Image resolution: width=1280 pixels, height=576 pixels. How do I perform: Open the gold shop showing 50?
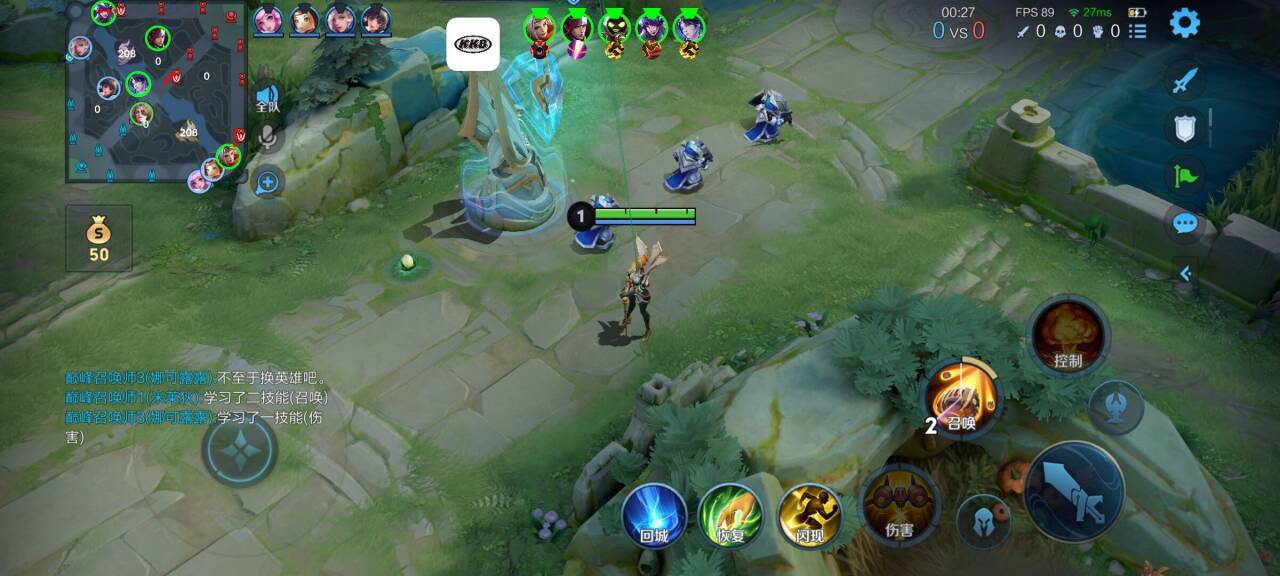pyautogui.click(x=98, y=238)
